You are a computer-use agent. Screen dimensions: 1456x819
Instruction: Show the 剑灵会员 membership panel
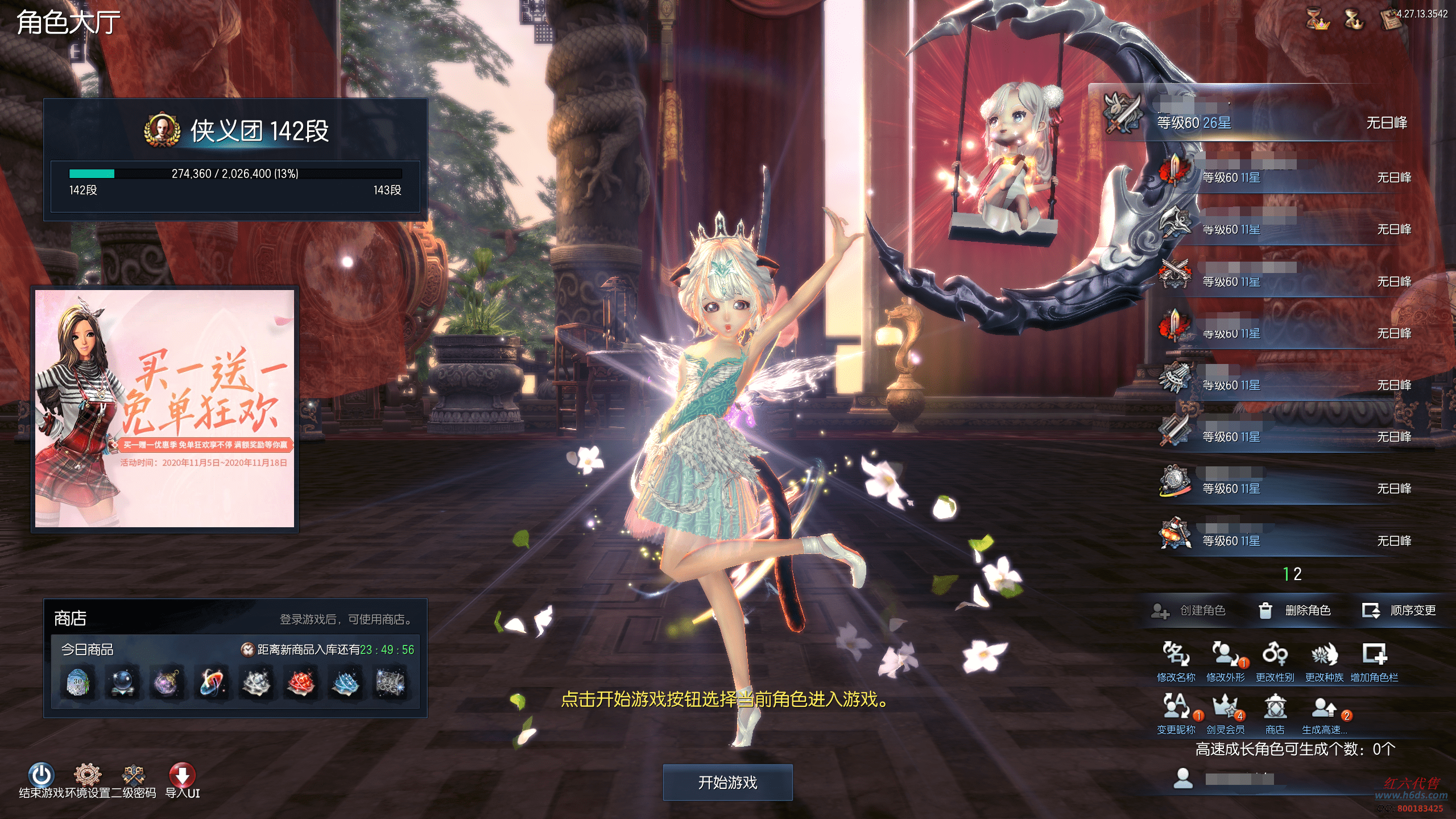(x=1225, y=708)
